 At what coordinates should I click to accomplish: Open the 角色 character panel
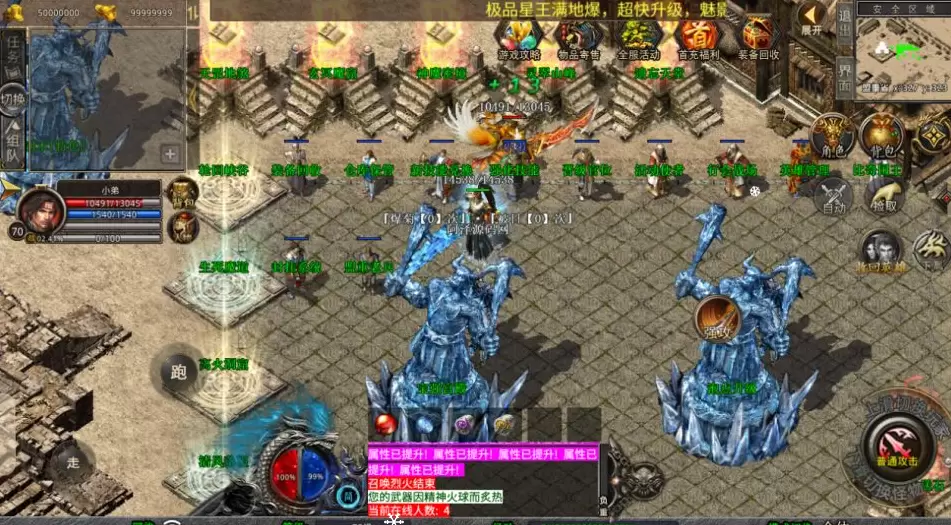tap(832, 136)
